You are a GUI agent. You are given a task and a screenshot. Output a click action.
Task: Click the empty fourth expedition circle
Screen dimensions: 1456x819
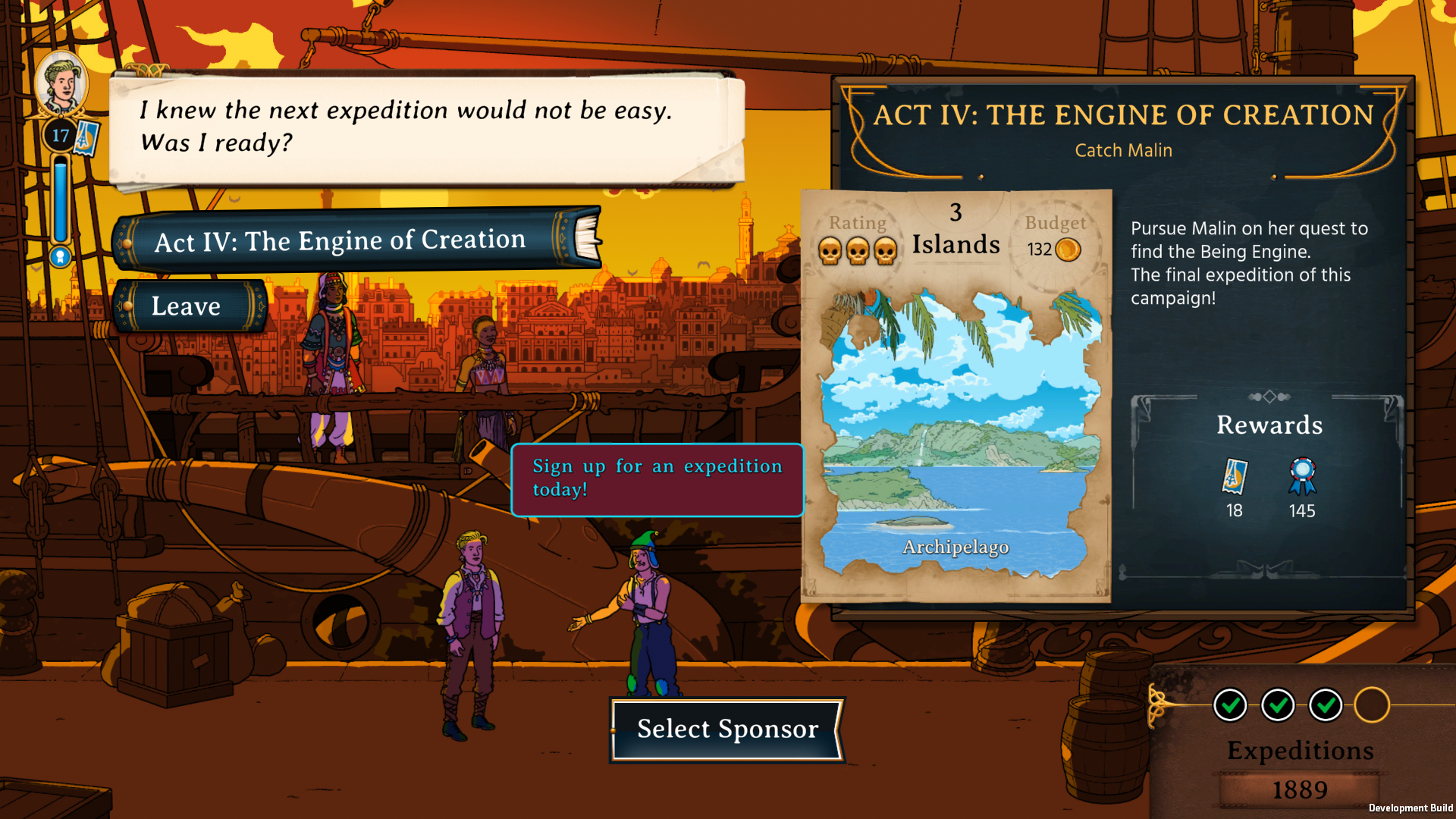[x=1372, y=705]
